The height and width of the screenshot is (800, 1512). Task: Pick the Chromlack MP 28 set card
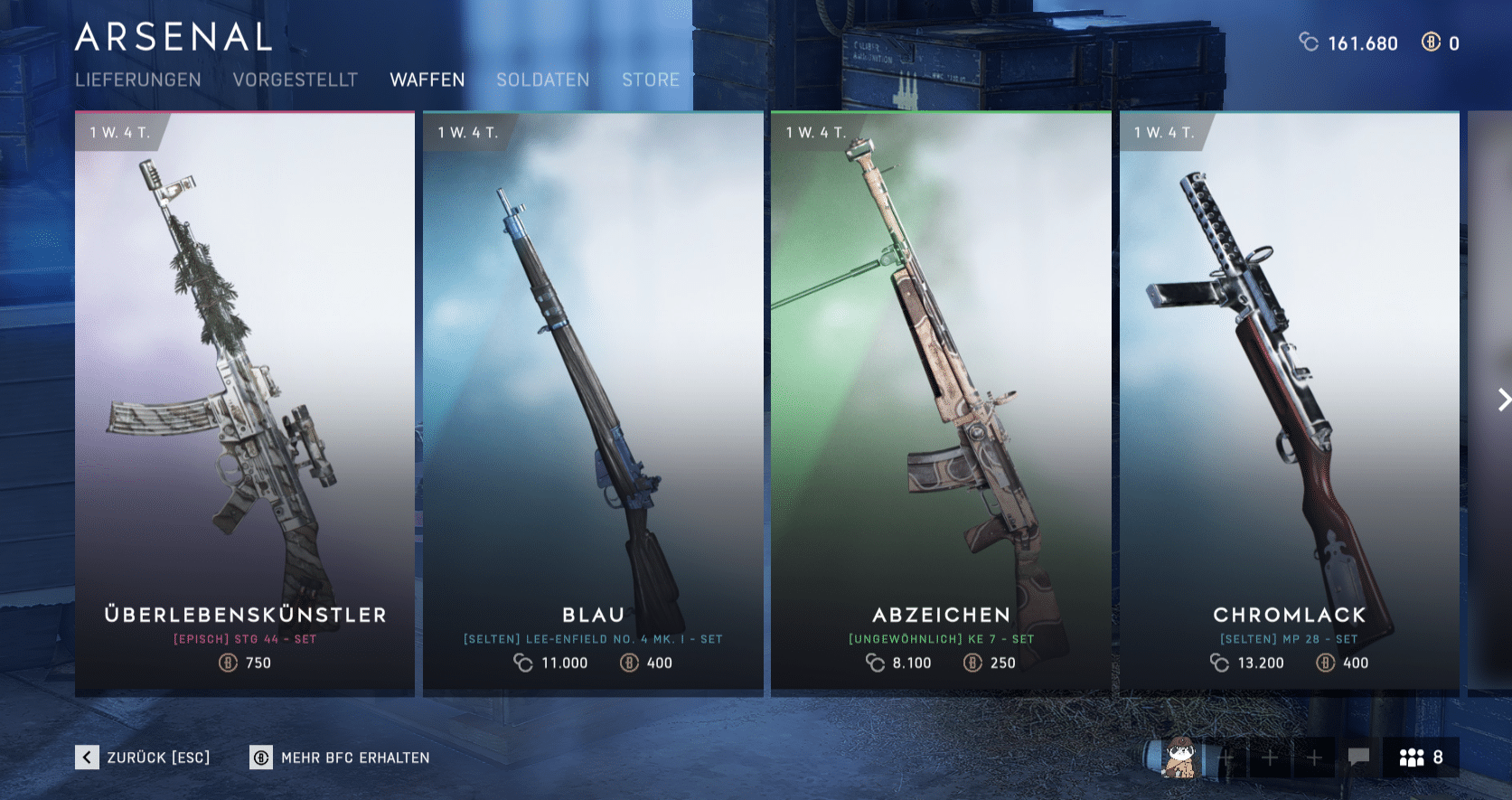tap(1289, 403)
